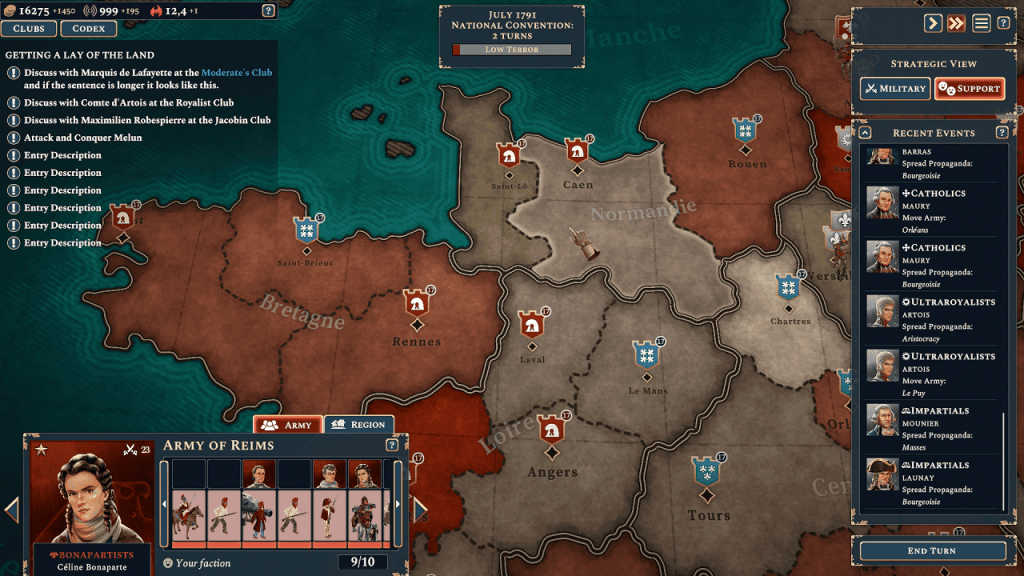Screen dimensions: 1024x576
Task: Select the Support strategic view
Action: pos(969,89)
